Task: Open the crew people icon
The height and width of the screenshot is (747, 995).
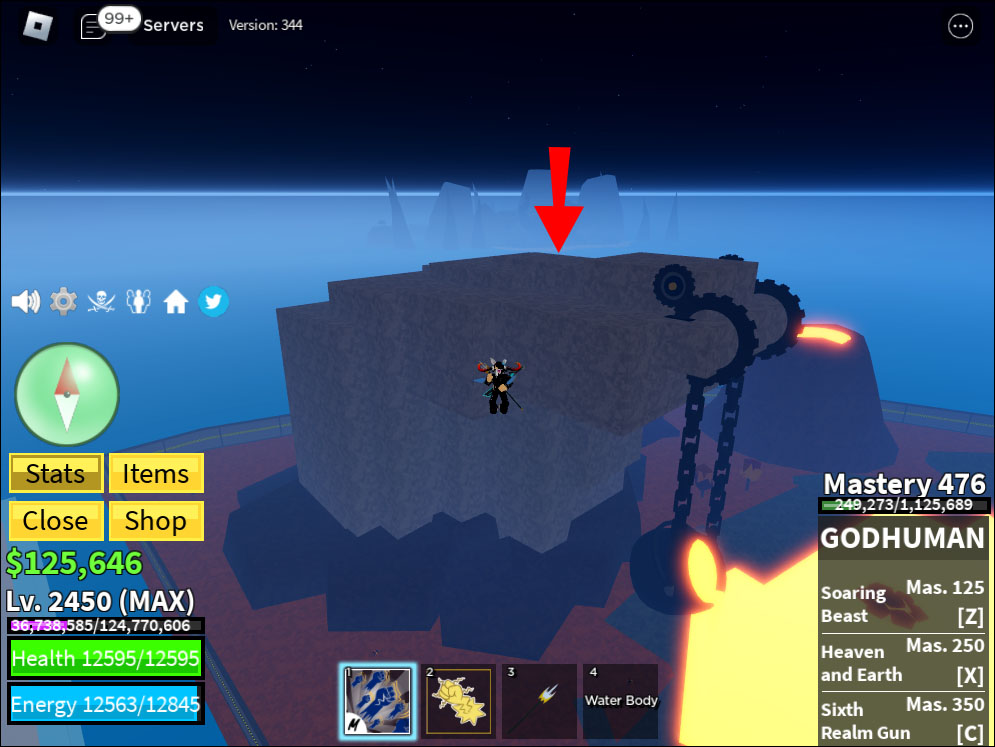Action: 138,301
